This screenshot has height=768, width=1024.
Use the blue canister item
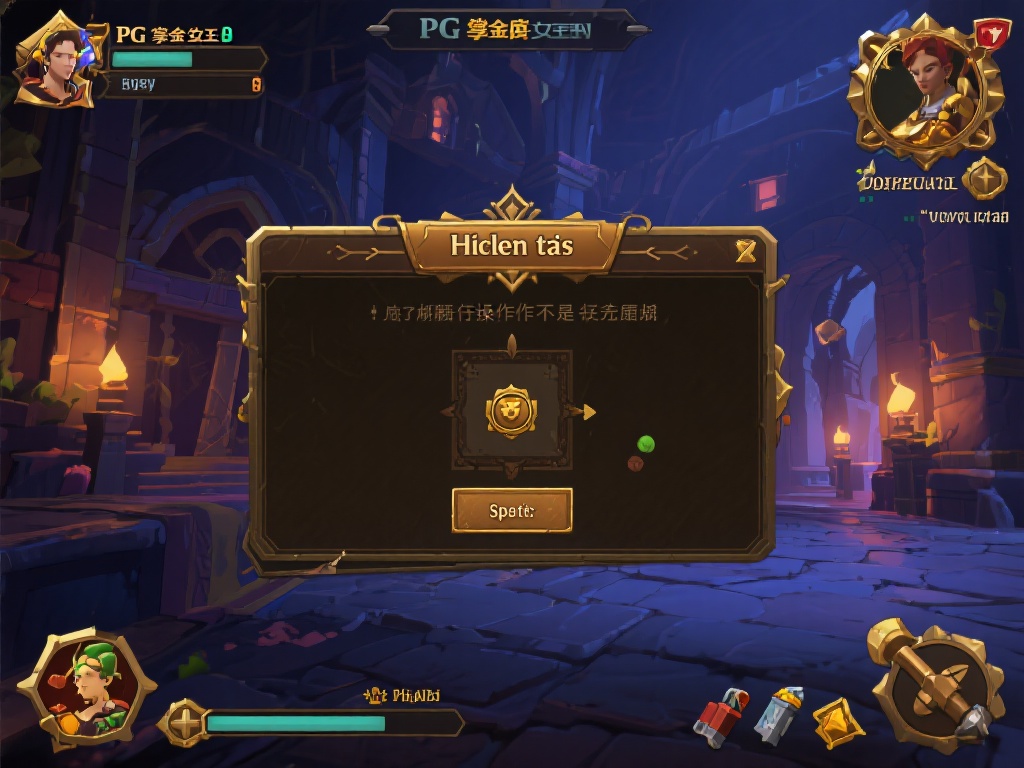point(778,714)
